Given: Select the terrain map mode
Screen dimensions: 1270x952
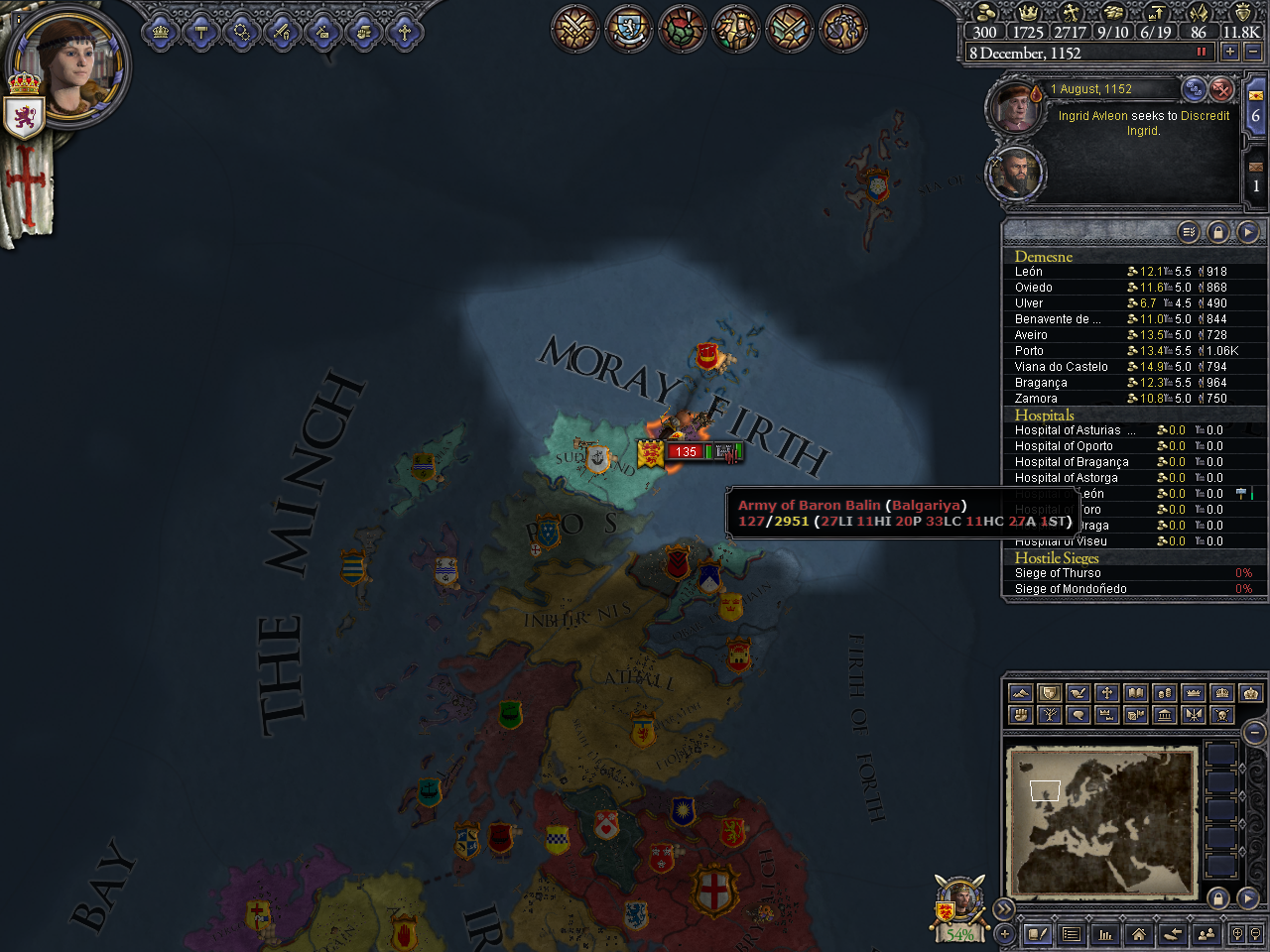Looking at the screenshot, I should 1021,694.
